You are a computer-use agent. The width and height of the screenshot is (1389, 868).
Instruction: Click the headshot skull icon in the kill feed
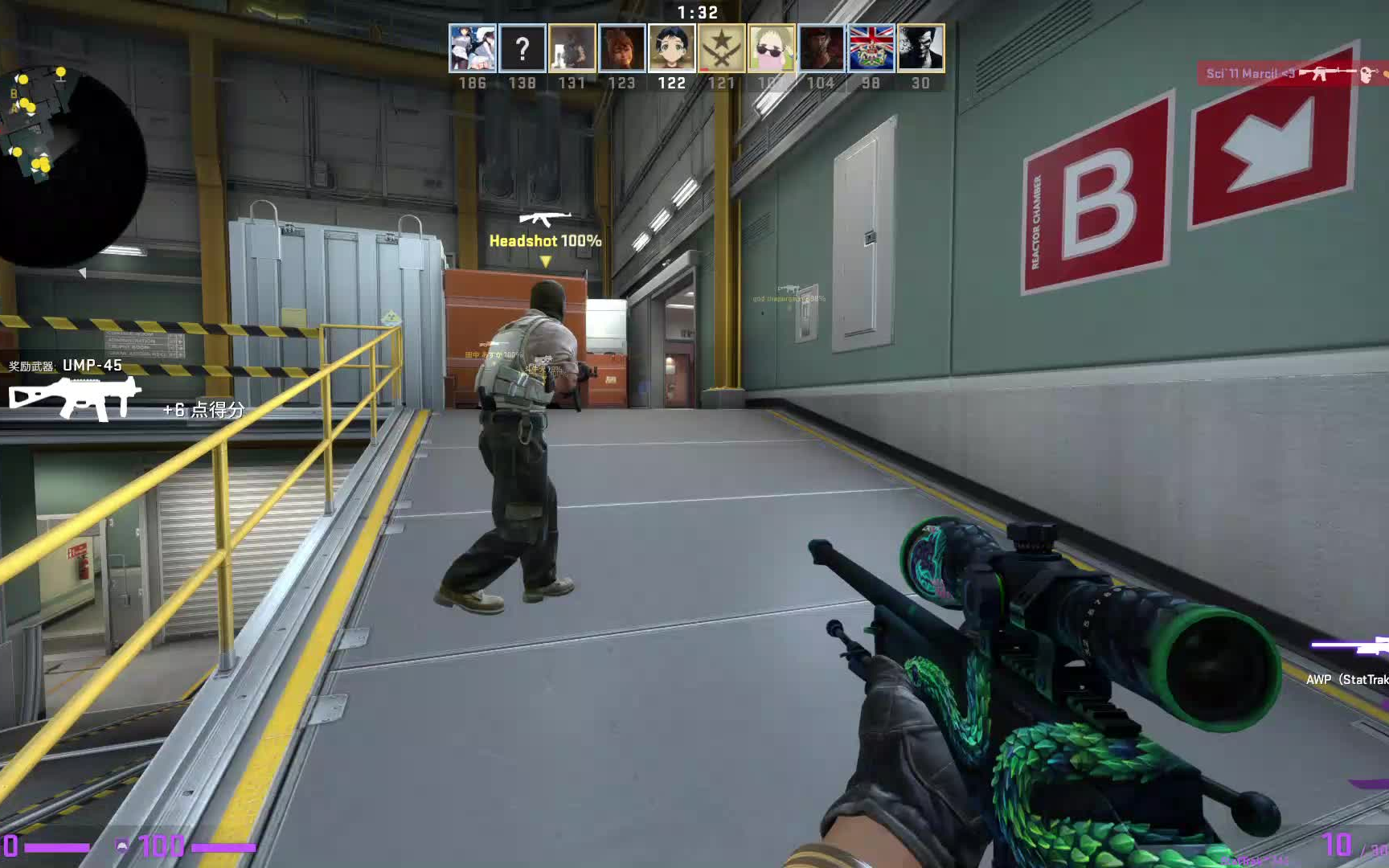[x=1366, y=75]
